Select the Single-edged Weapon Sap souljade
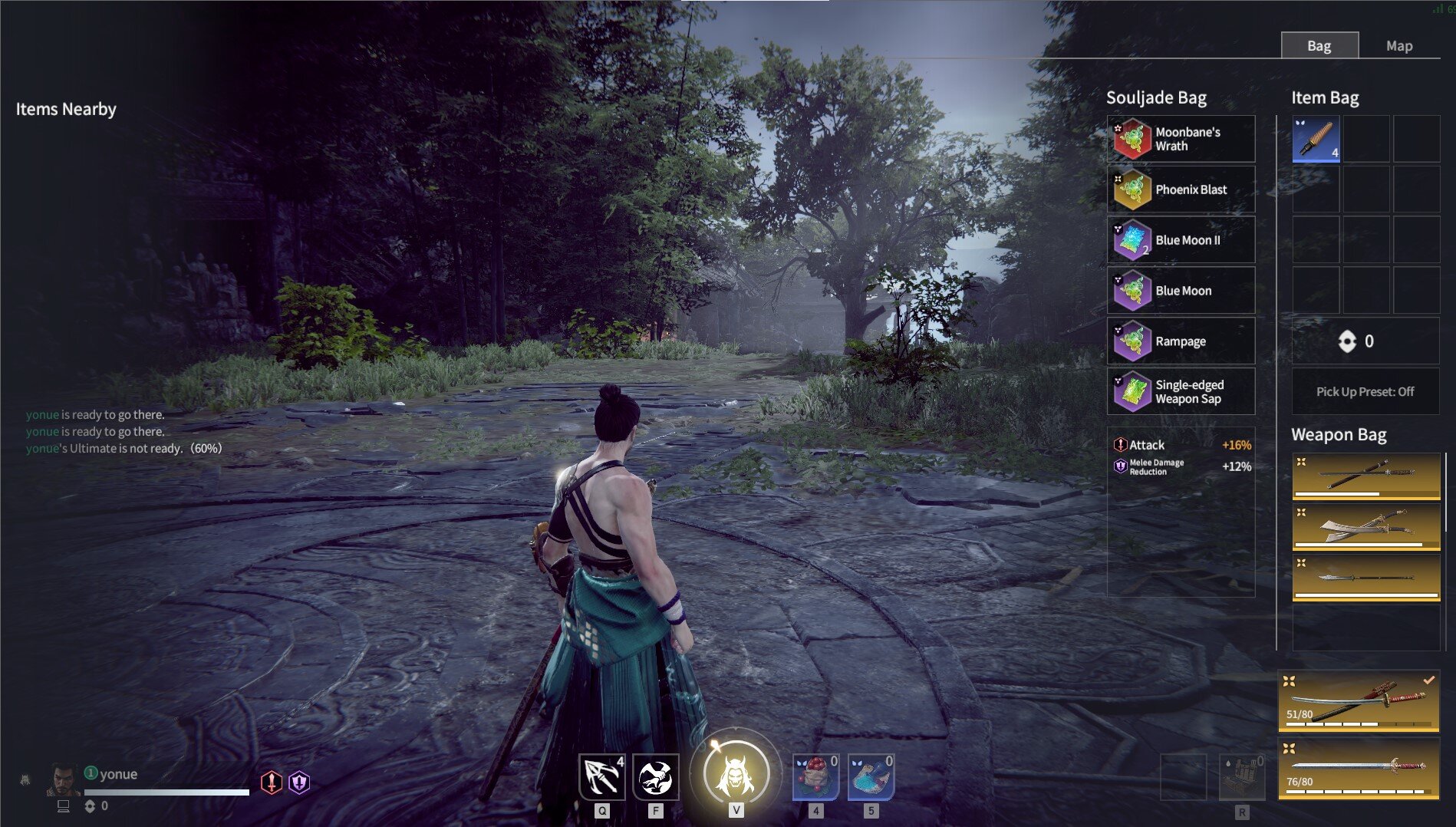The height and width of the screenshot is (827, 1456). 1181,391
